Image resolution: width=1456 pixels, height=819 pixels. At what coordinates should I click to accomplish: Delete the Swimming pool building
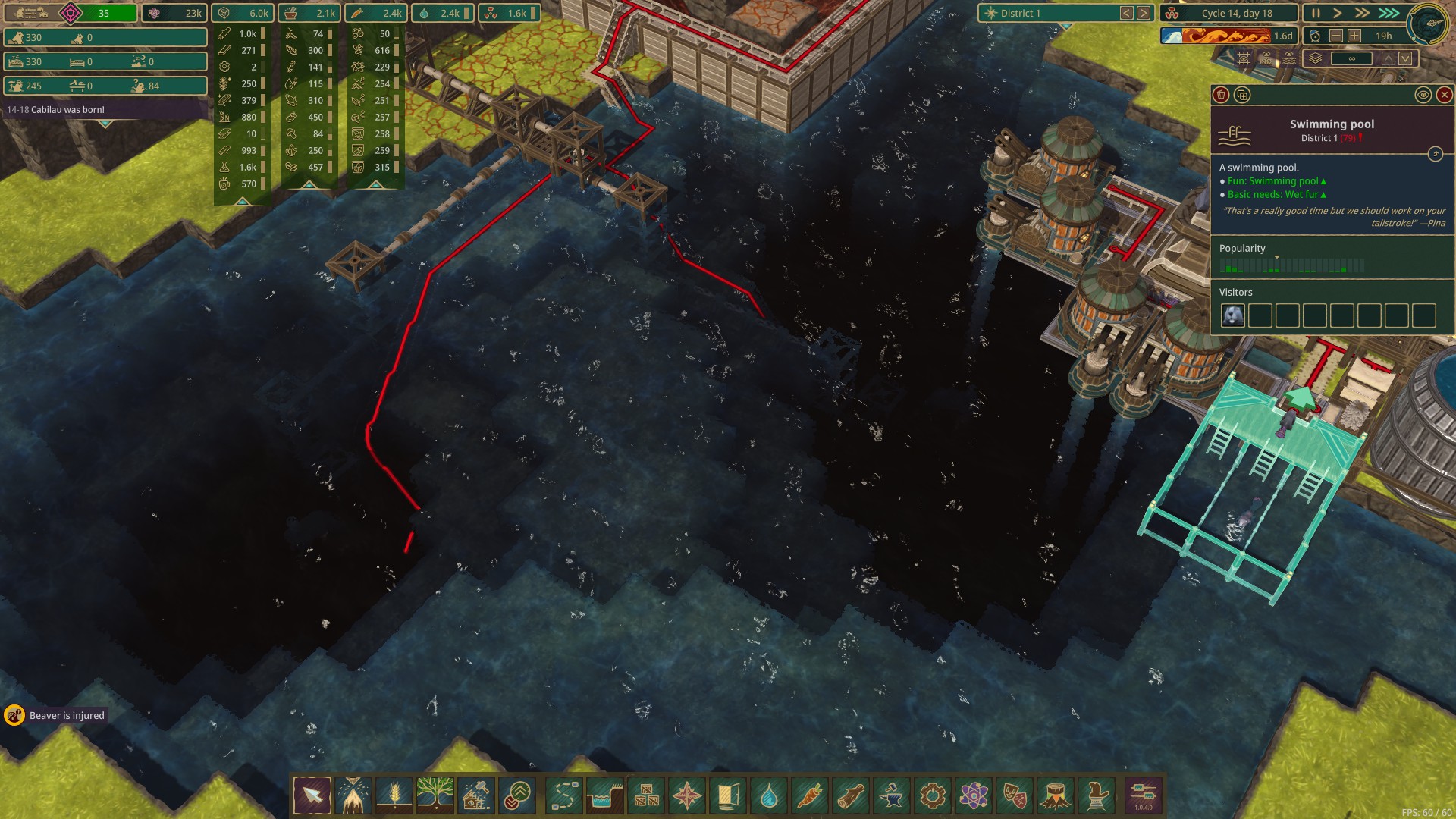point(1221,95)
